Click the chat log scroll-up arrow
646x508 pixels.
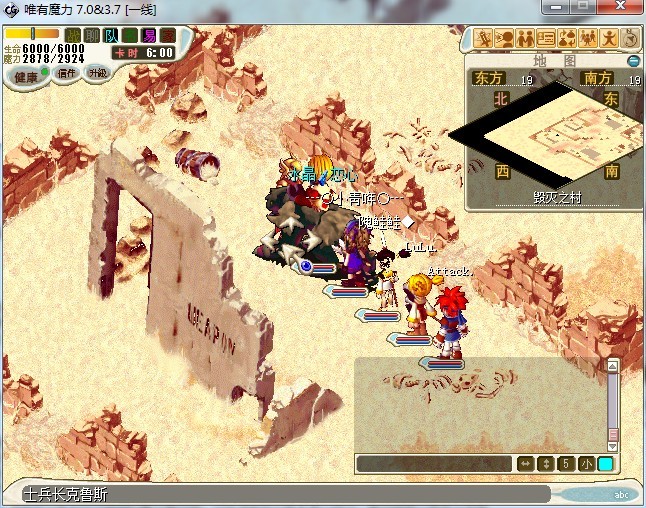pos(613,366)
